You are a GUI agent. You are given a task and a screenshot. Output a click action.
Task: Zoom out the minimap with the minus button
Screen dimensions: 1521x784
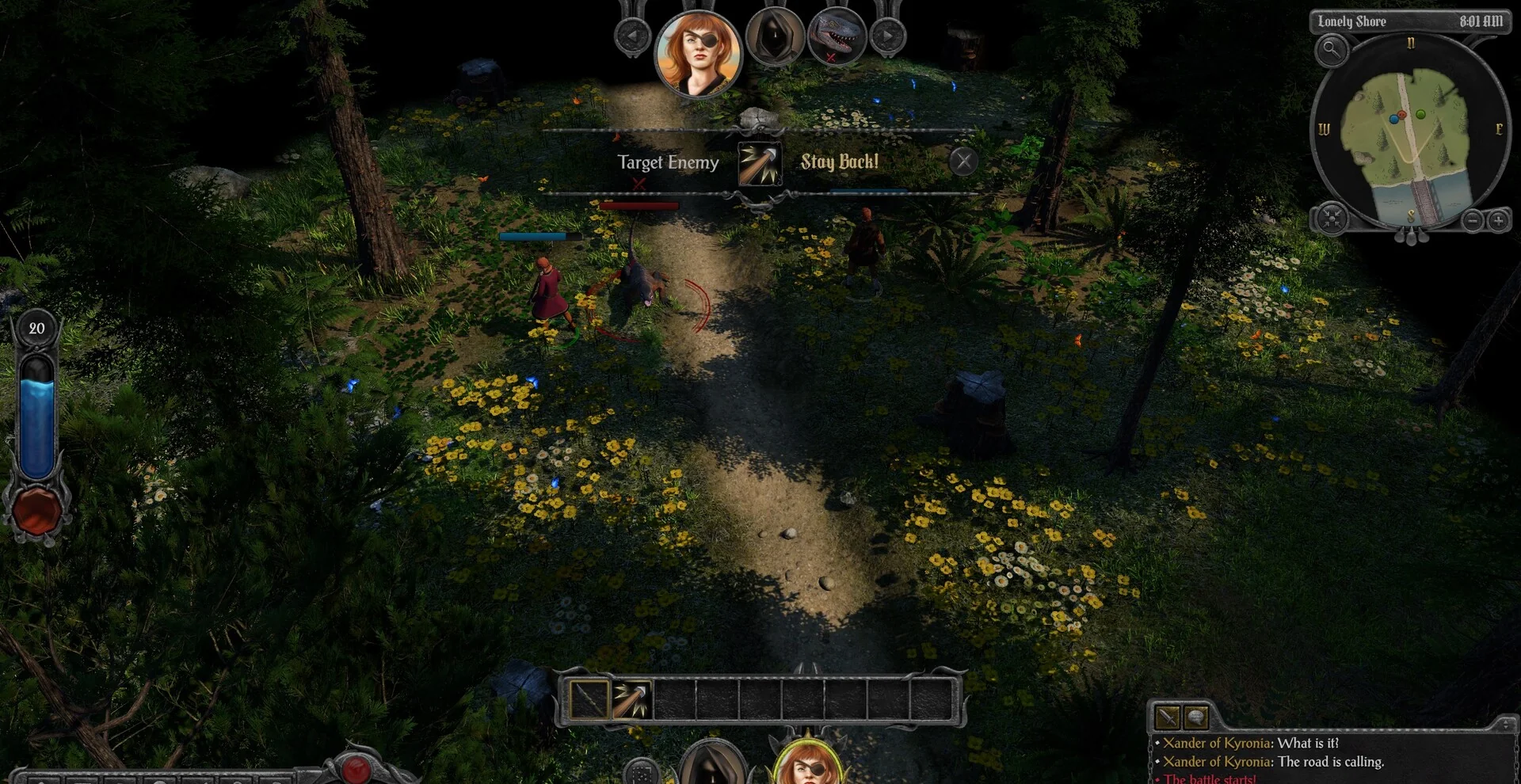click(x=1471, y=221)
